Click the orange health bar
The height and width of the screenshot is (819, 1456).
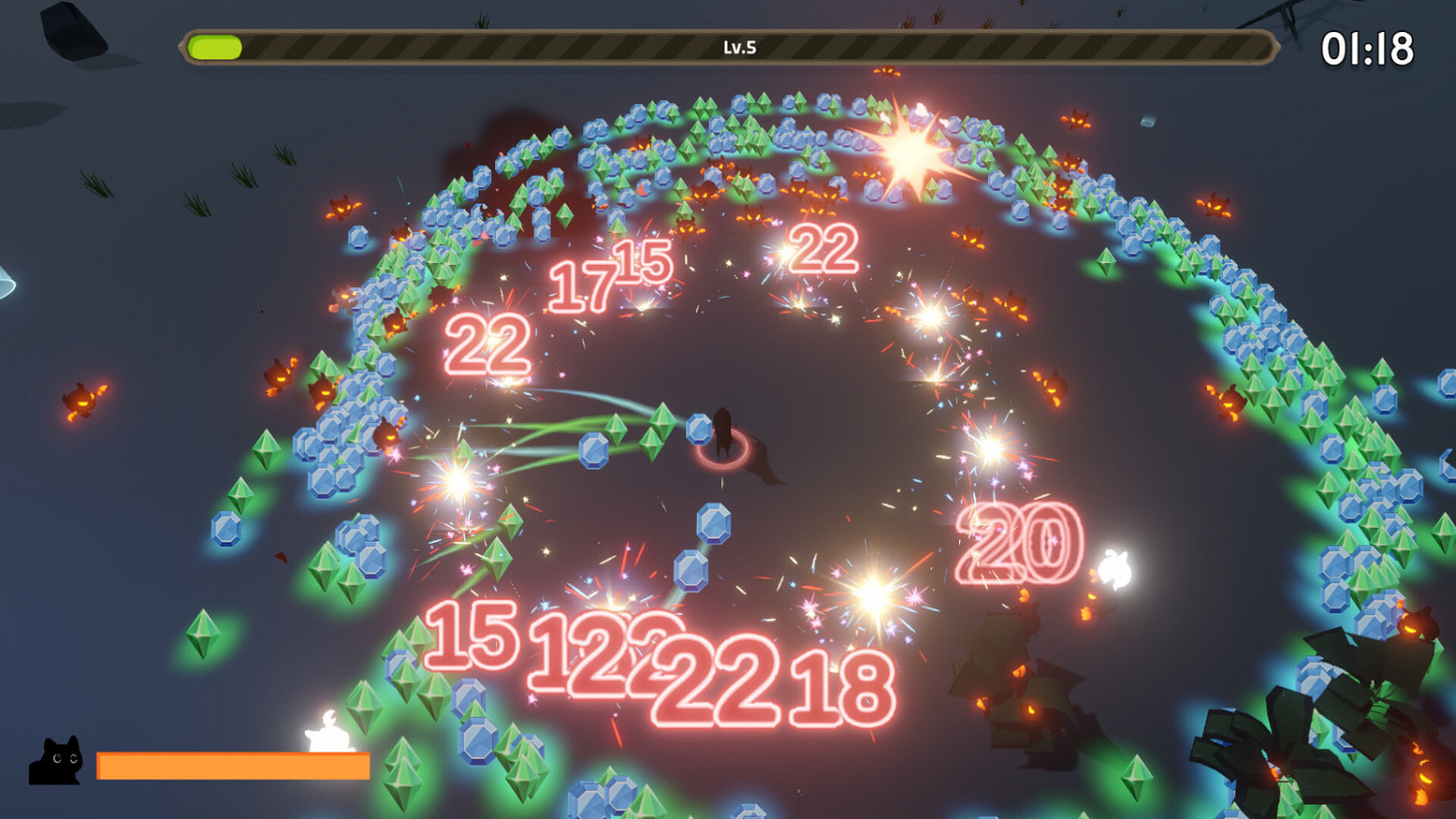(233, 767)
